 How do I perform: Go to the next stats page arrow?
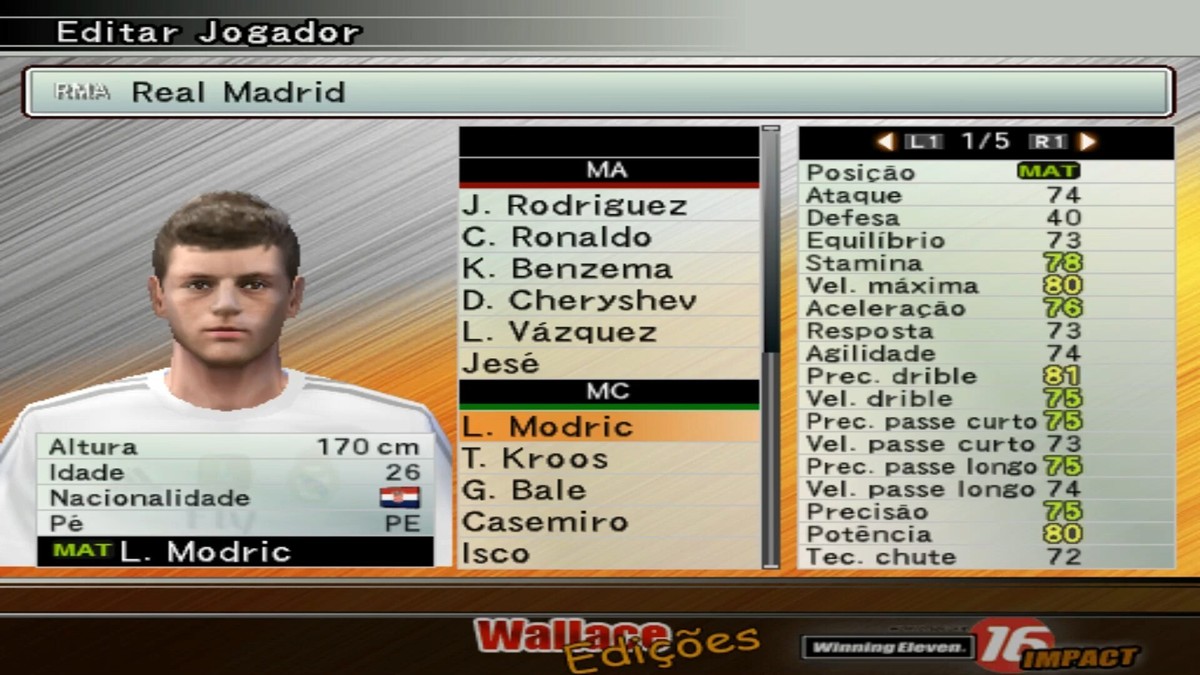(1088, 142)
